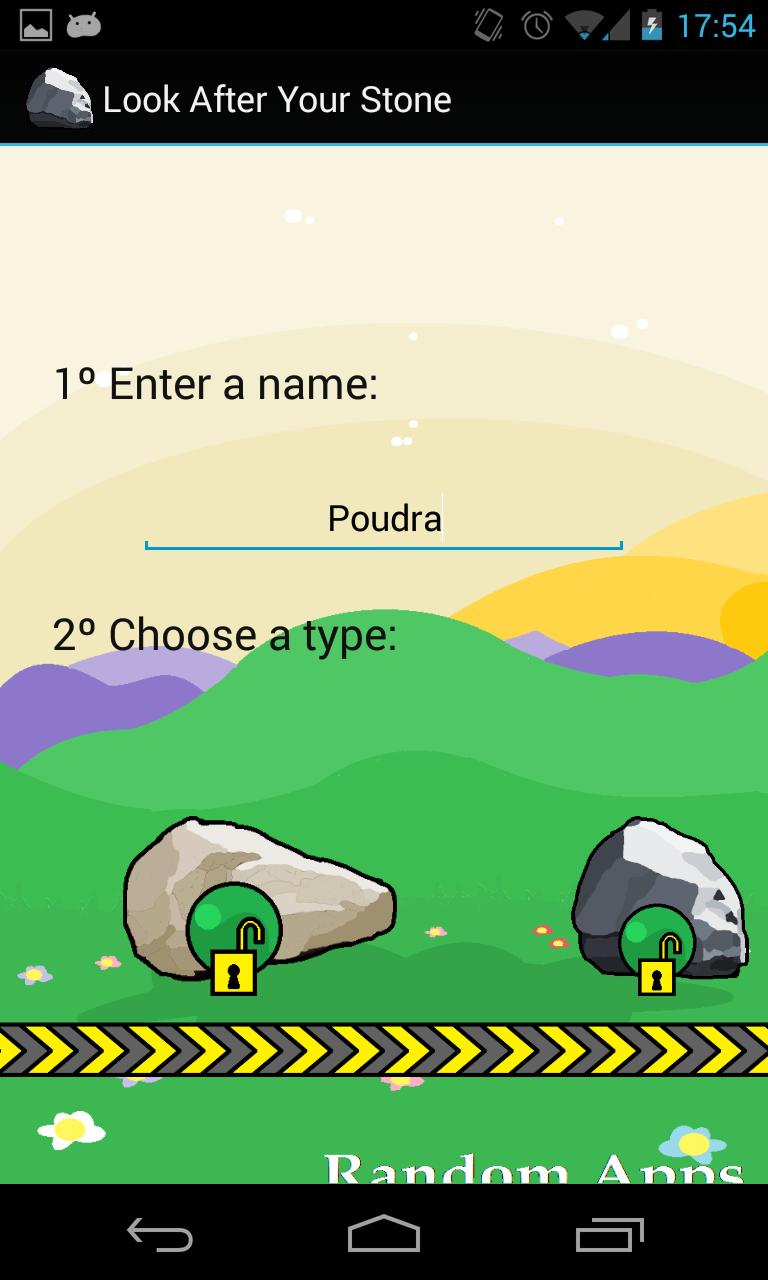Show recent apps
Image resolution: width=768 pixels, height=1280 pixels.
(610, 1234)
